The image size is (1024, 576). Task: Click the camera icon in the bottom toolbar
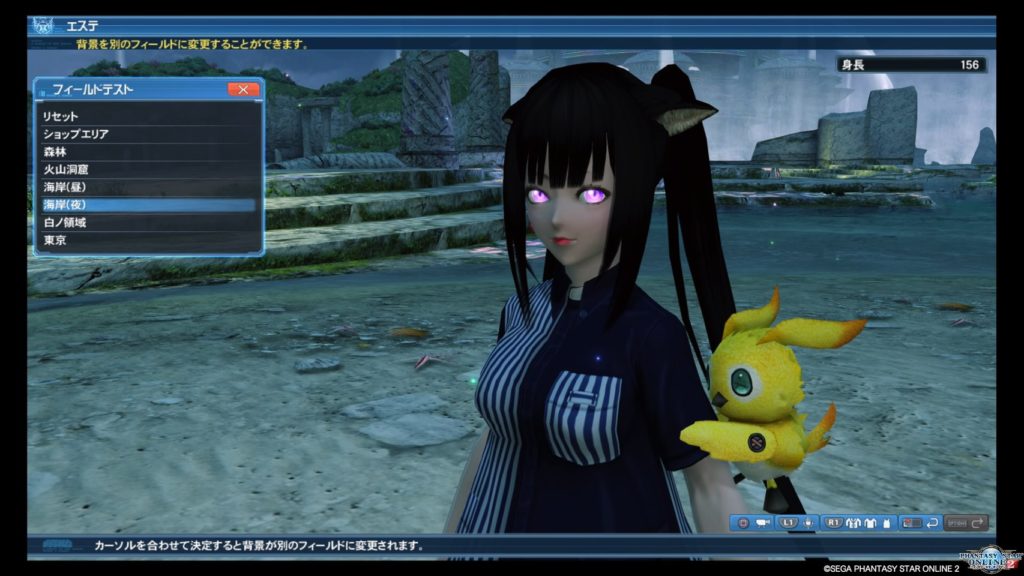[x=763, y=522]
